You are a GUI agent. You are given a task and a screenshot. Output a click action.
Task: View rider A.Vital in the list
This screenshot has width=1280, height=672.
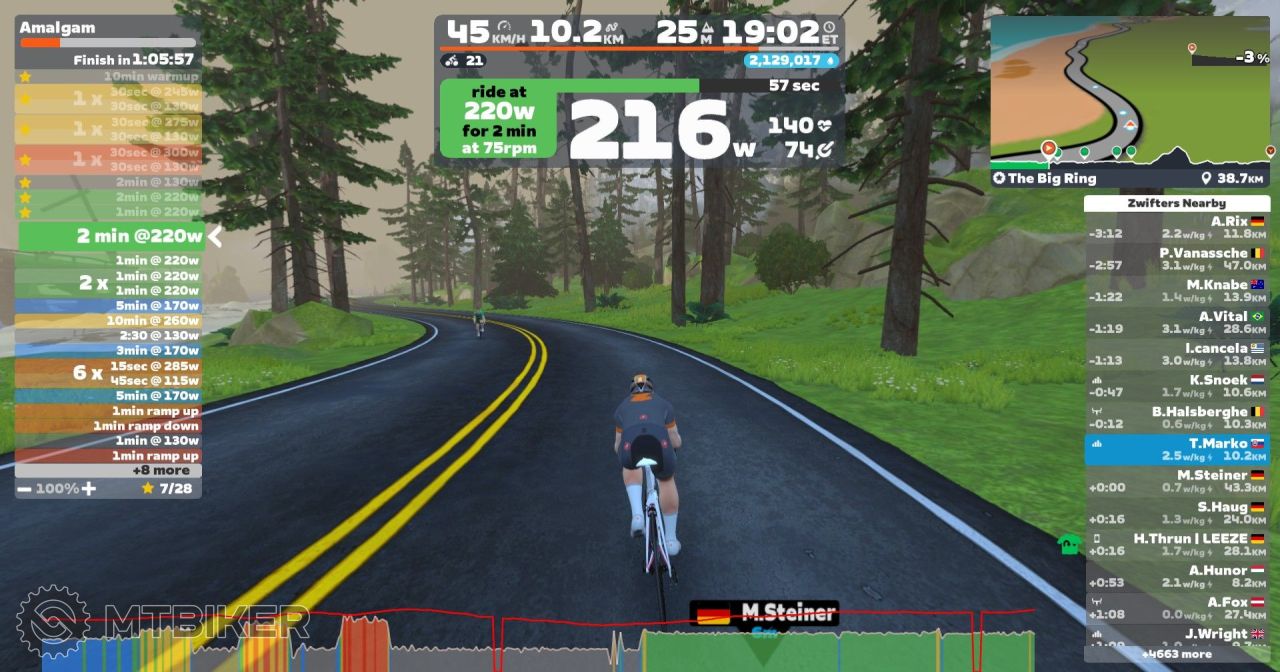pyautogui.click(x=1176, y=322)
